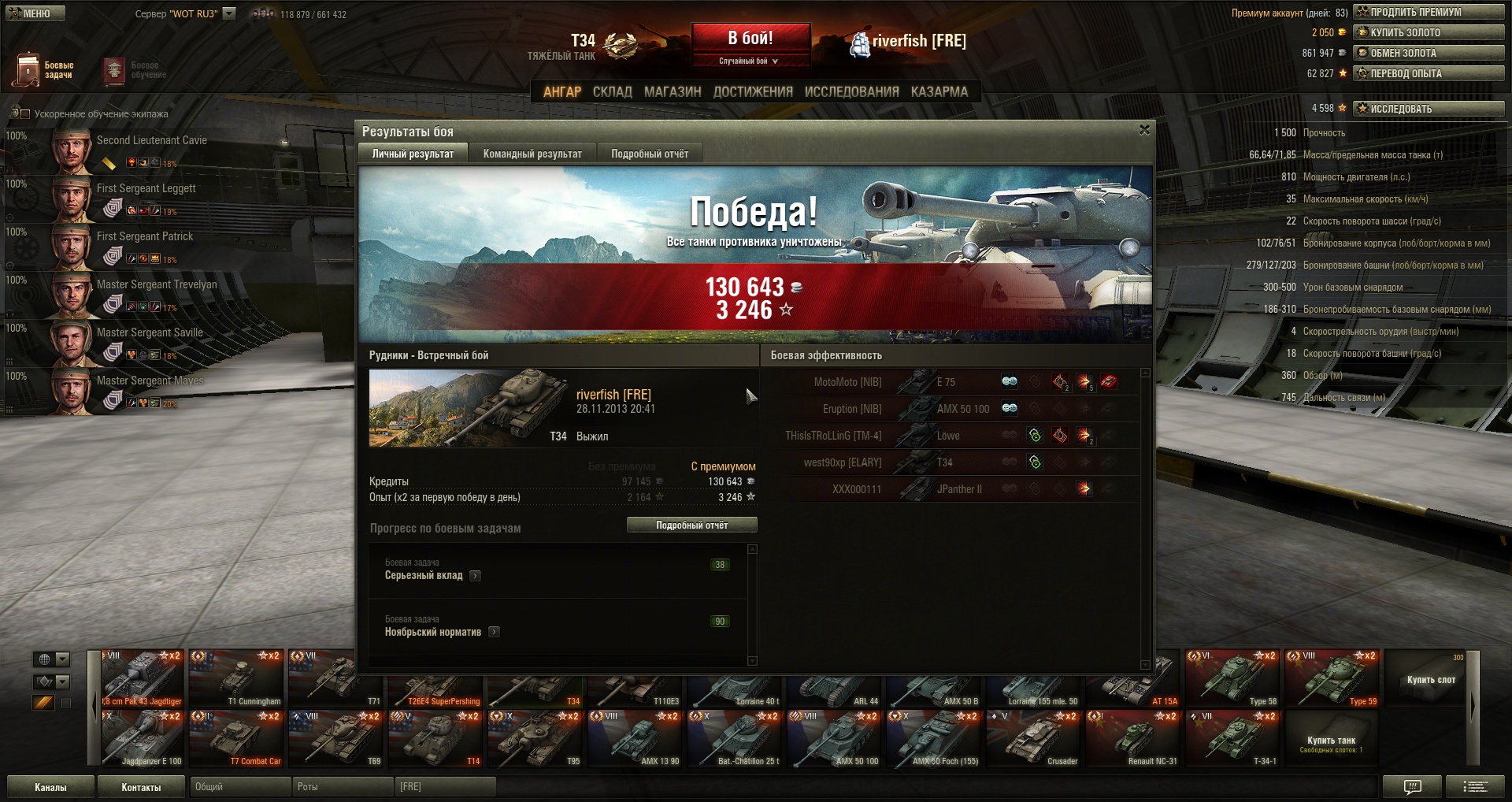Viewport: 1512px width, 802px height.
Task: Click the ПЕРЕВОД ОПЫТА button
Action: [x=1429, y=73]
